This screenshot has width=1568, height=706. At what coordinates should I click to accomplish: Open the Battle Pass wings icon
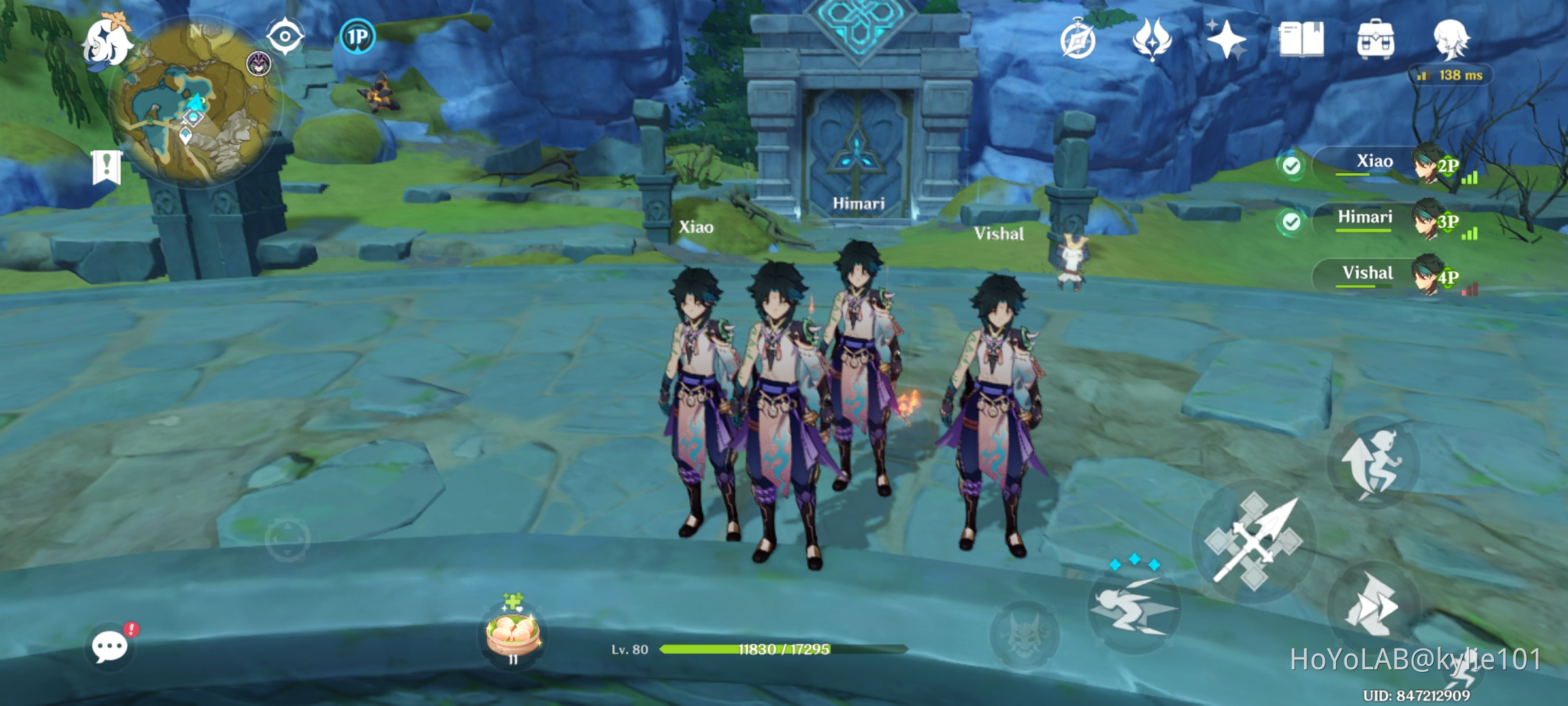click(x=1153, y=39)
